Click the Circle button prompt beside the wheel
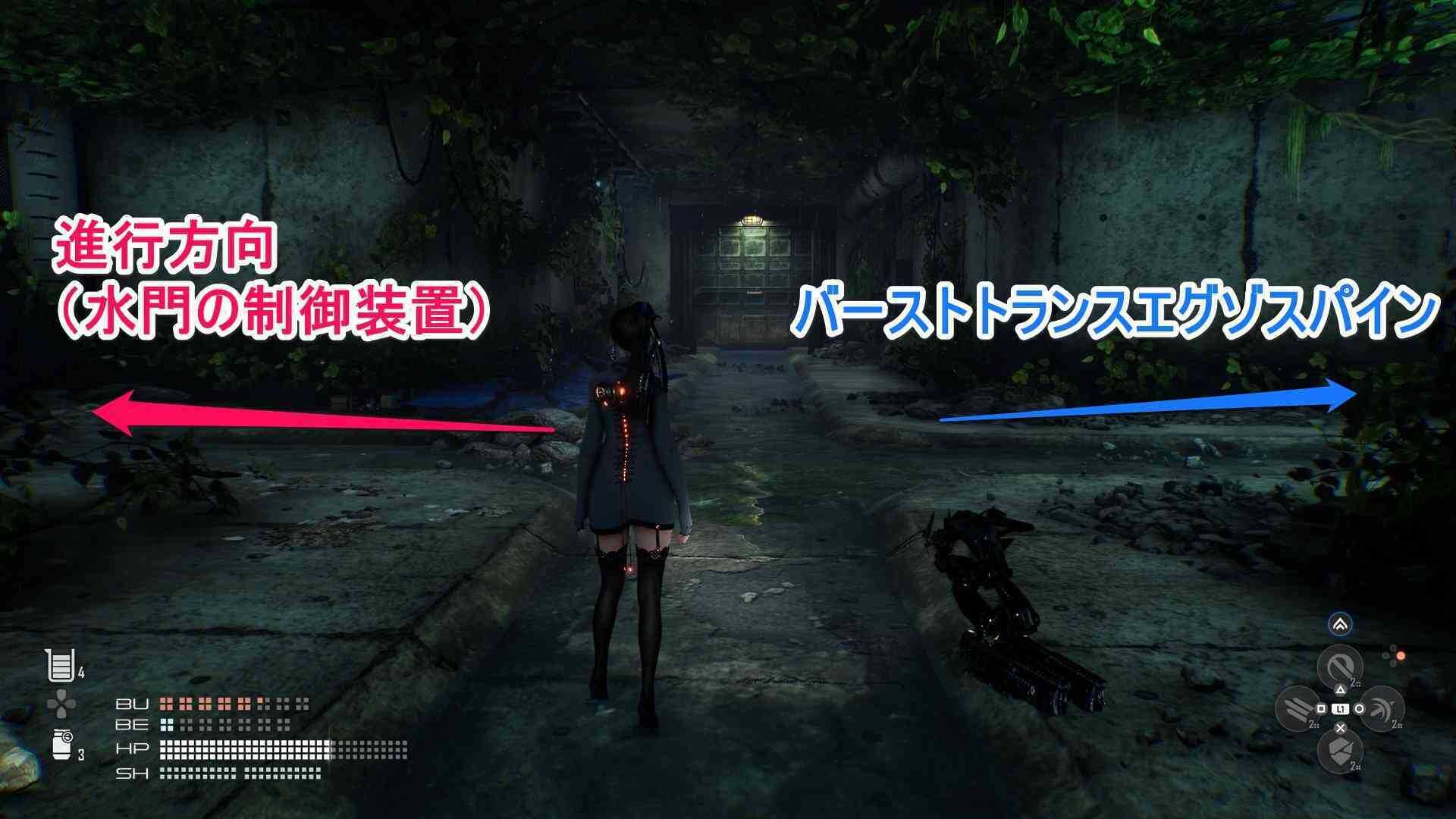 1360,708
